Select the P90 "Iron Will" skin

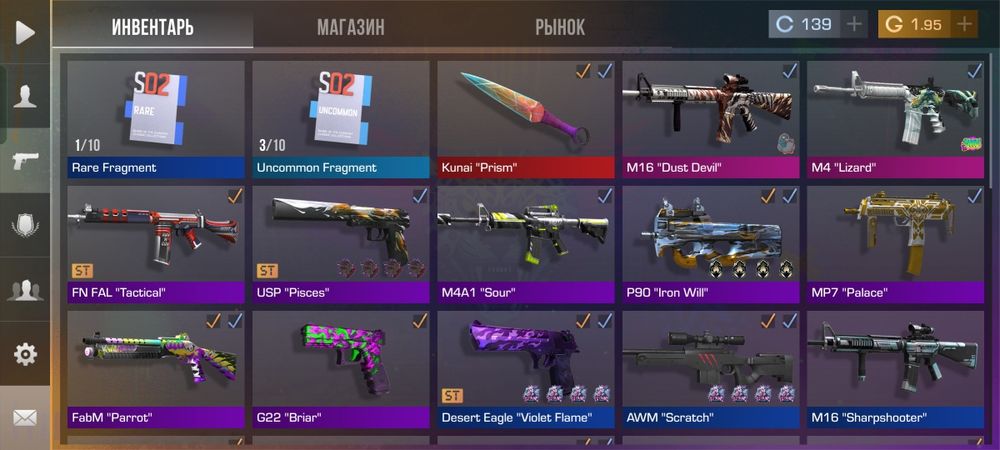pos(710,243)
